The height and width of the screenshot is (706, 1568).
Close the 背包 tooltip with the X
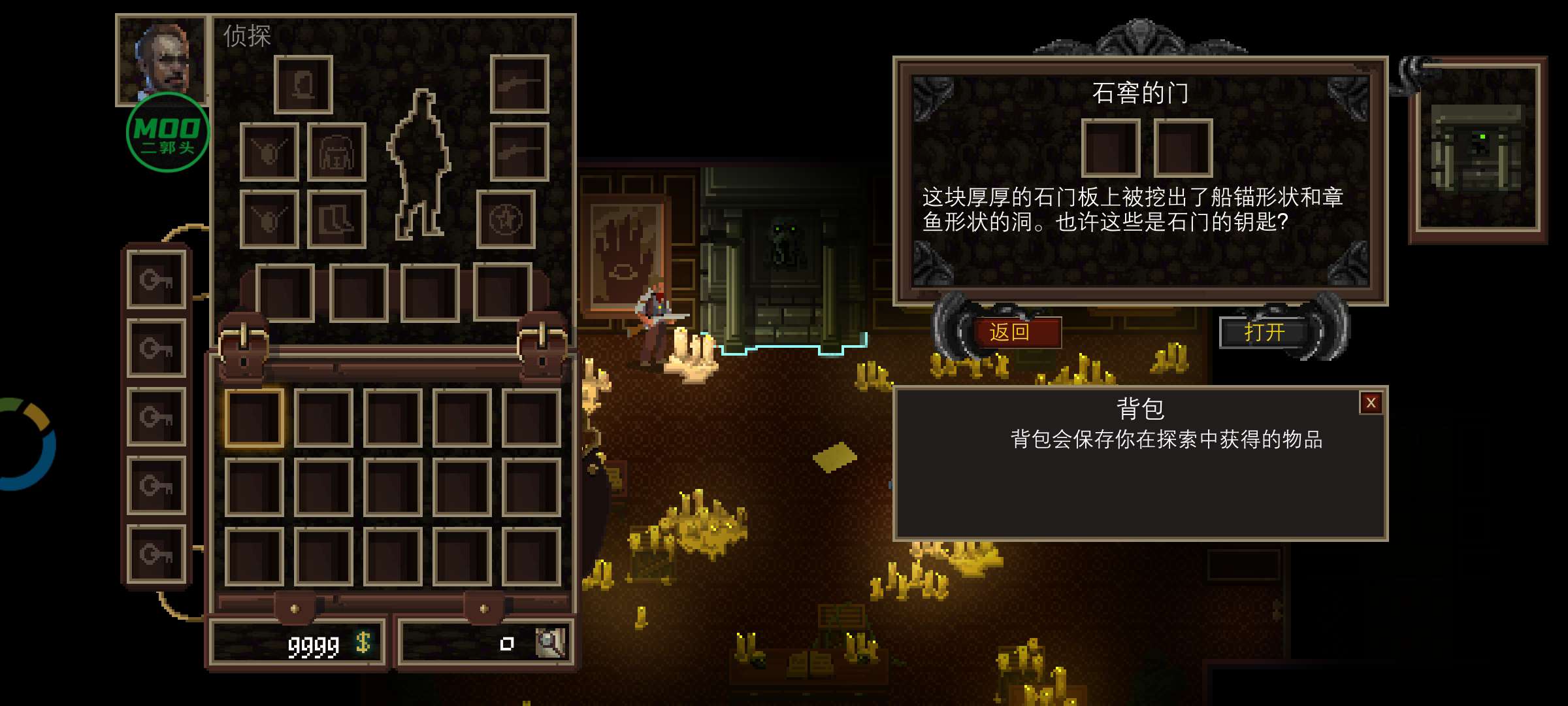point(1371,403)
